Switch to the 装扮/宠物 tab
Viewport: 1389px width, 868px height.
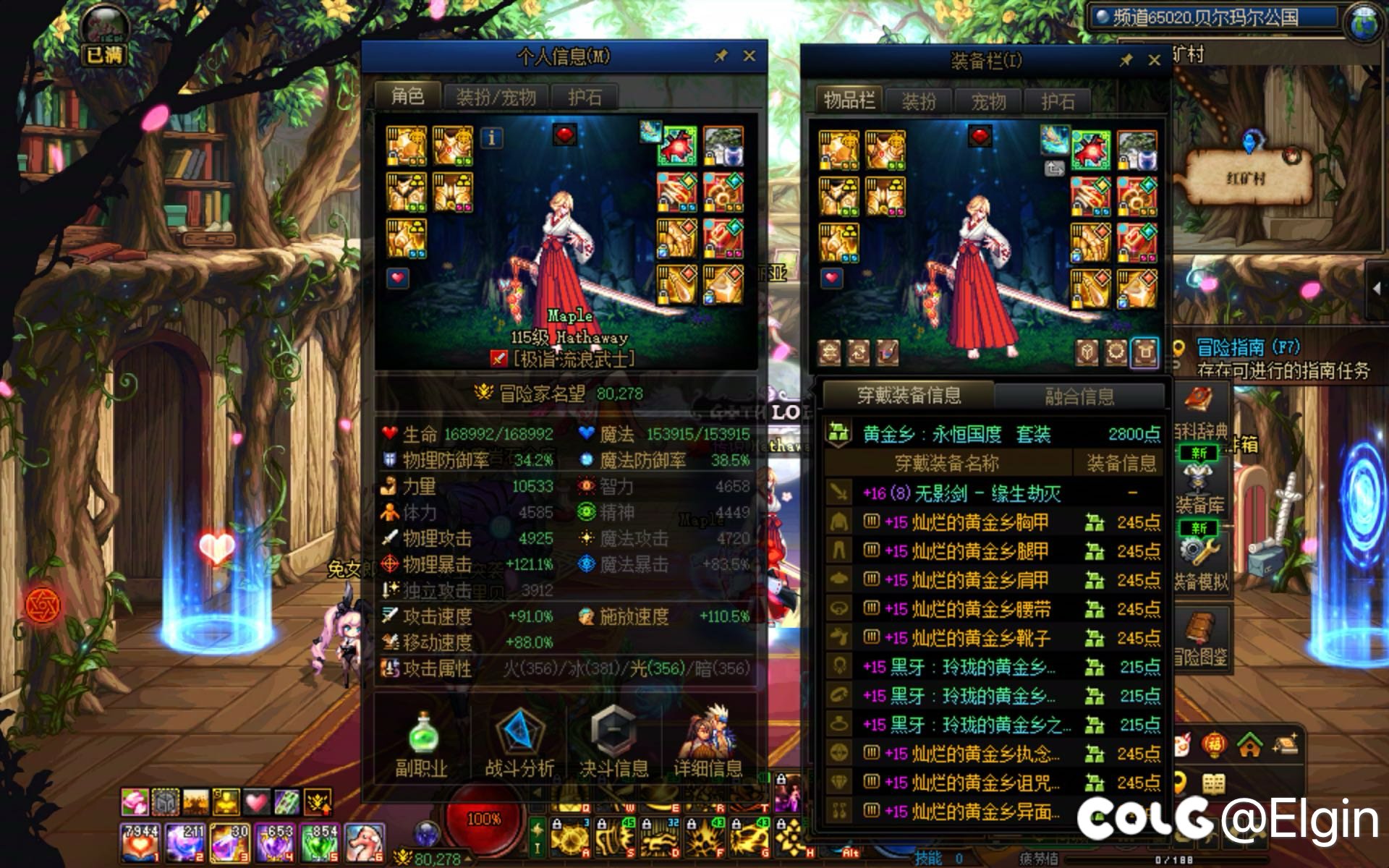pos(496,97)
